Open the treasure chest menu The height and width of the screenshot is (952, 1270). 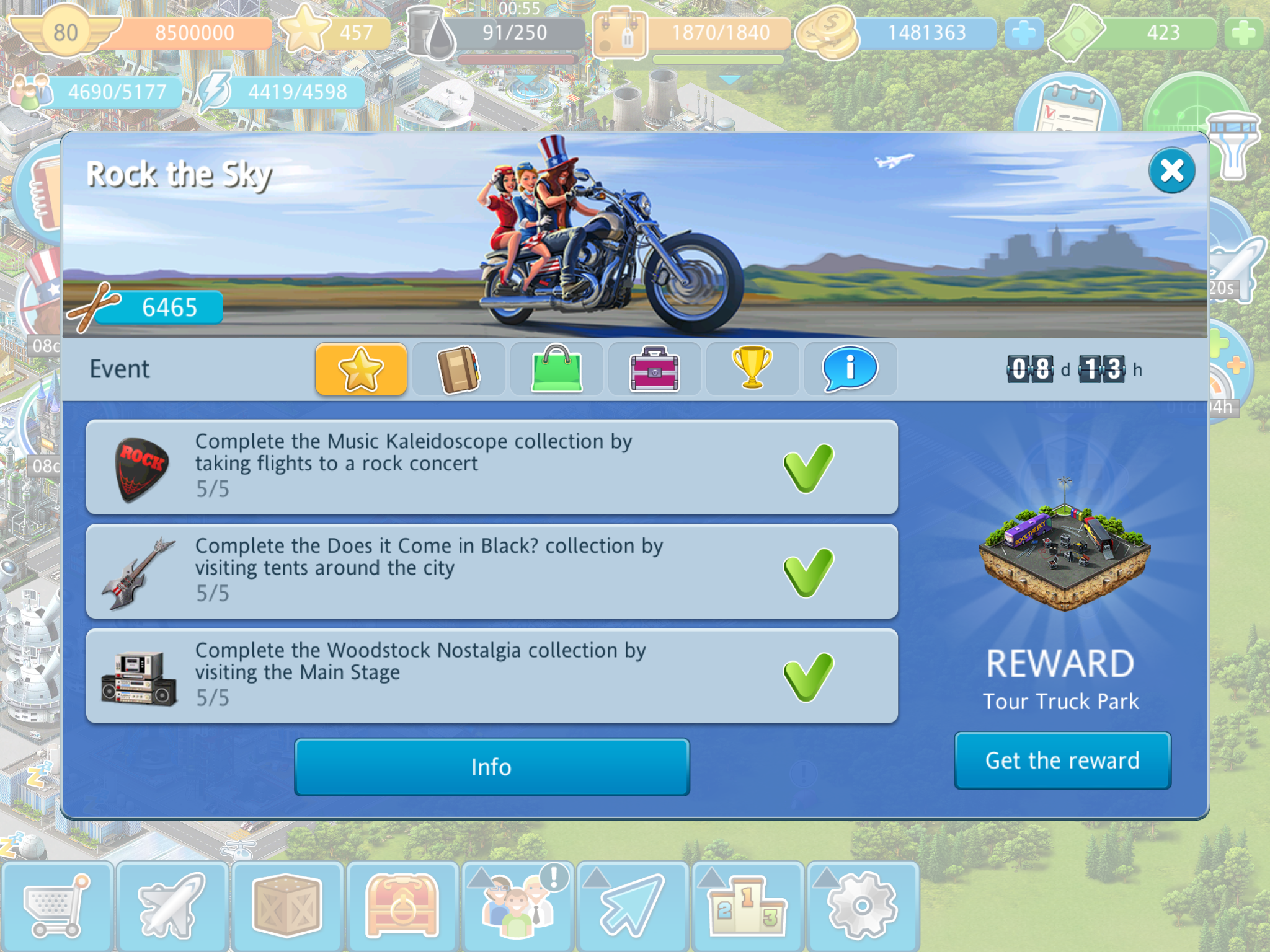tap(402, 906)
